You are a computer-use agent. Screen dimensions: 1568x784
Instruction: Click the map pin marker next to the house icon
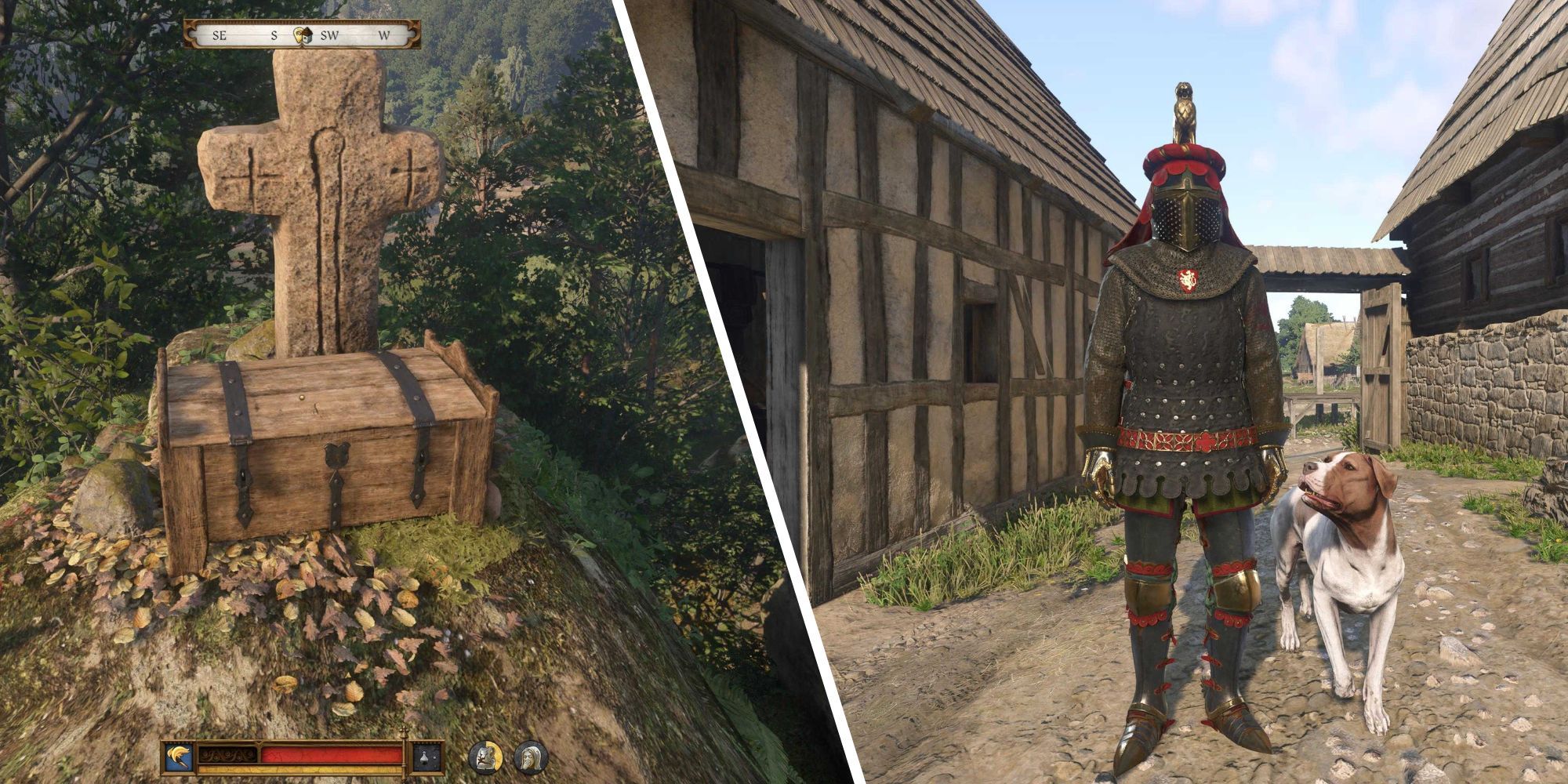point(299,35)
